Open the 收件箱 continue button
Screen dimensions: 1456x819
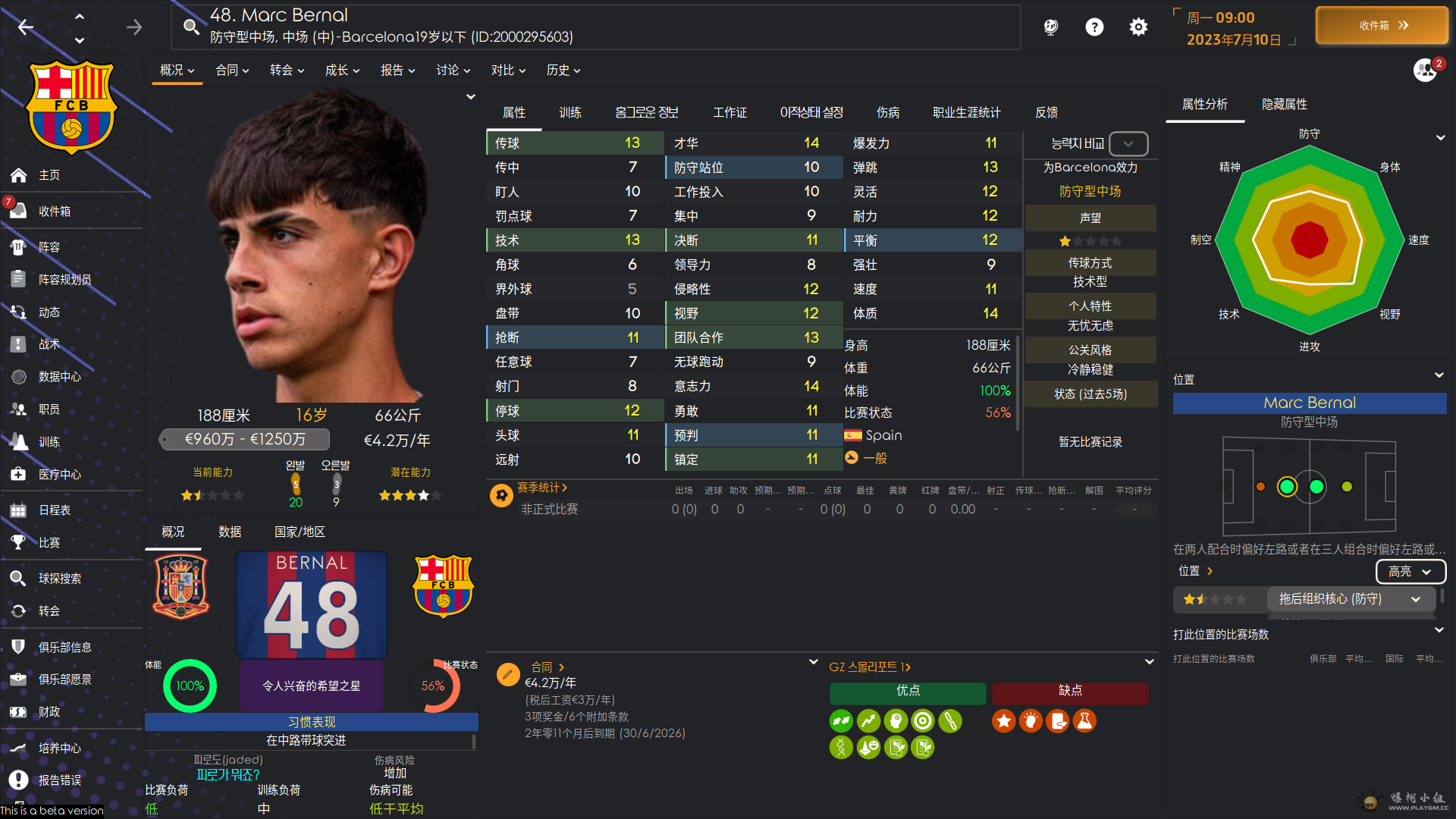(1382, 26)
